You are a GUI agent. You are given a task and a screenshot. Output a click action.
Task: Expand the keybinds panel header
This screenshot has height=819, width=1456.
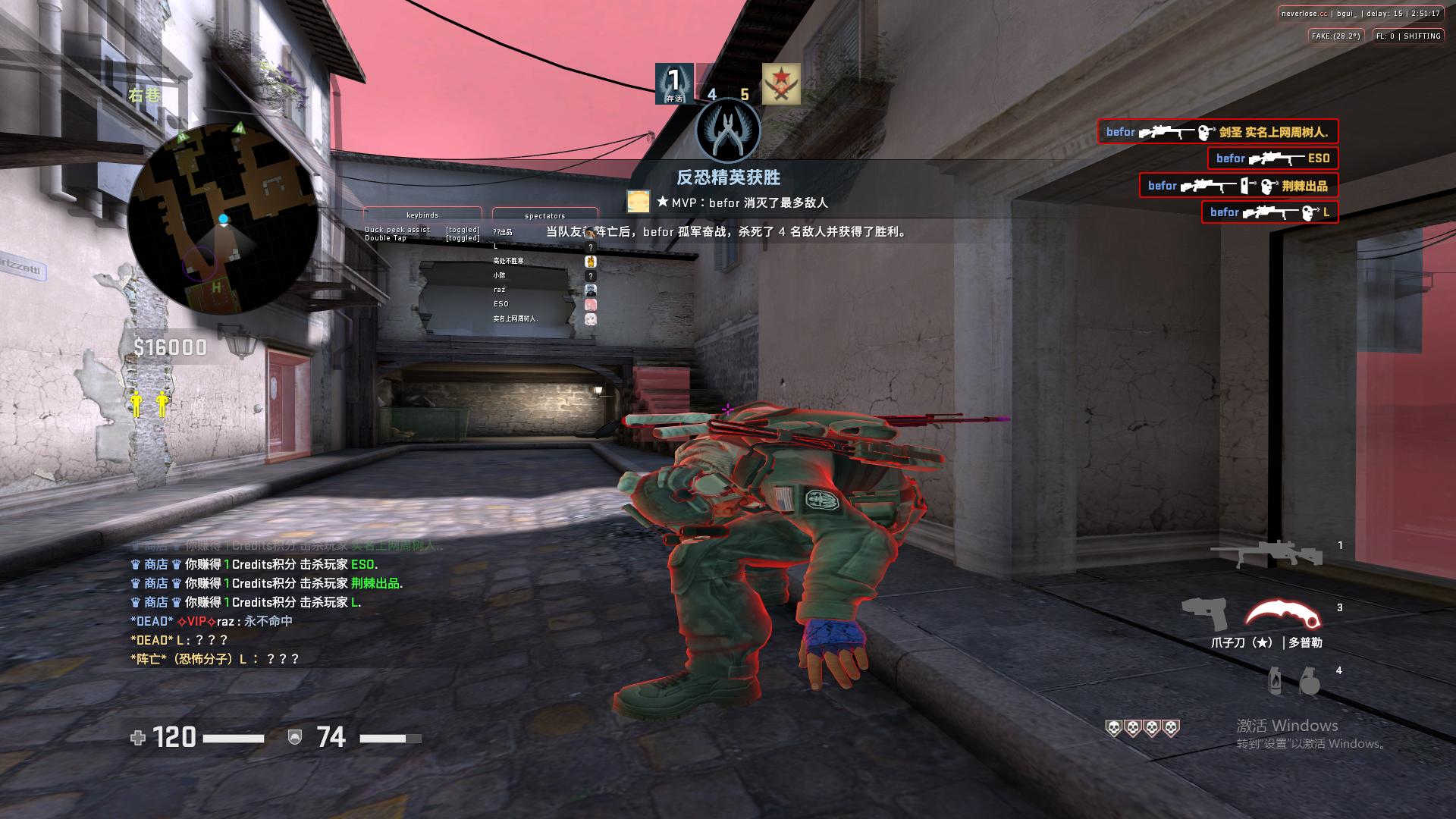coord(422,215)
